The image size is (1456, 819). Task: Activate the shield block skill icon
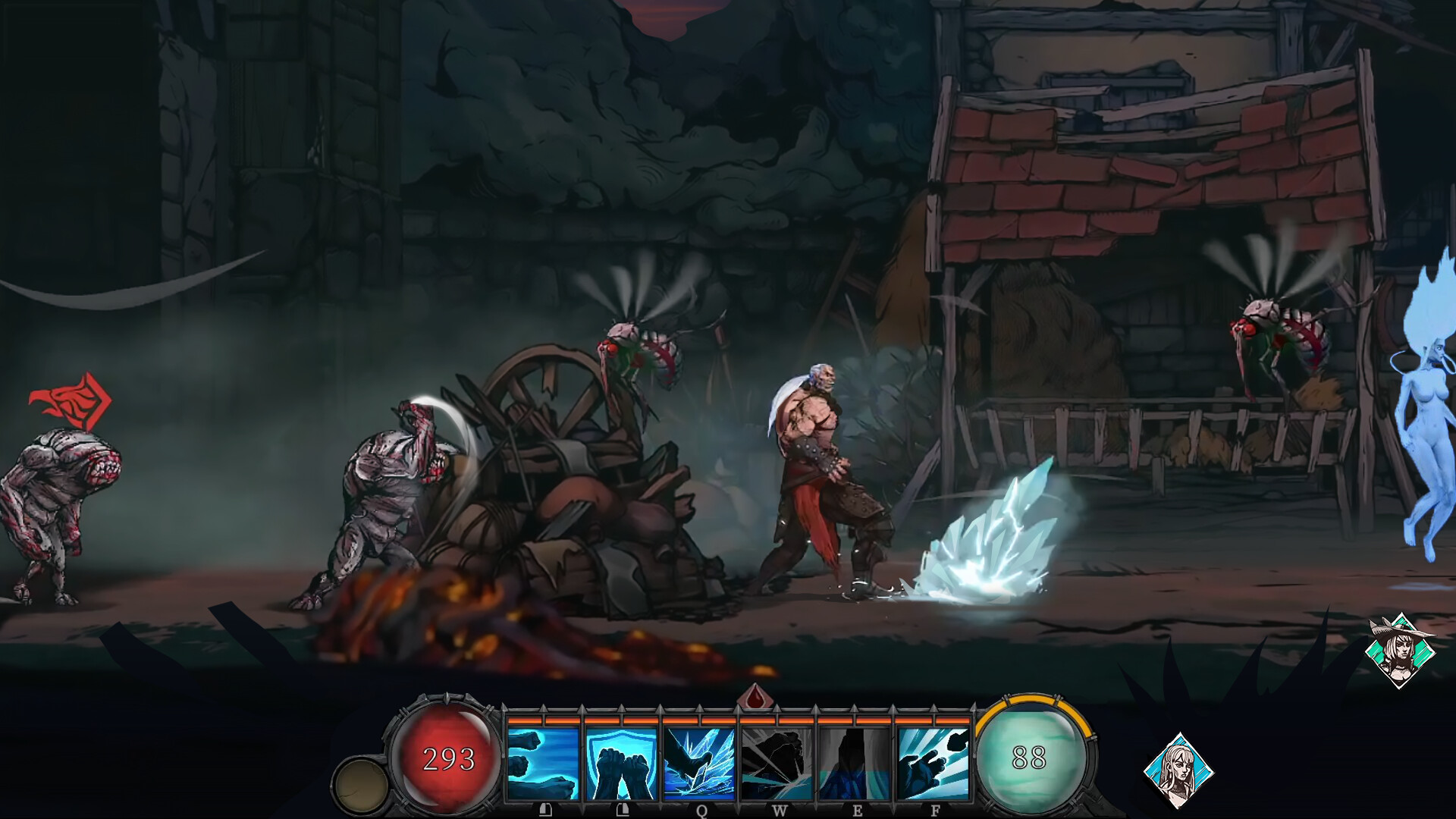point(621,762)
